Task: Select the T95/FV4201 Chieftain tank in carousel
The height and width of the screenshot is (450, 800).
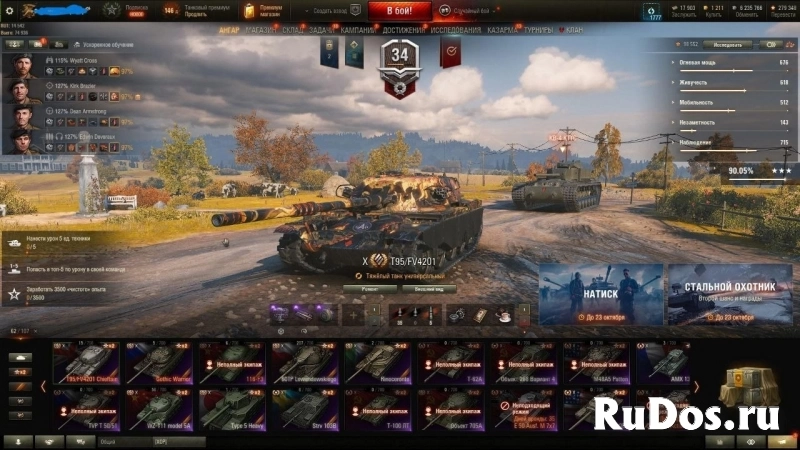Action: (x=86, y=362)
